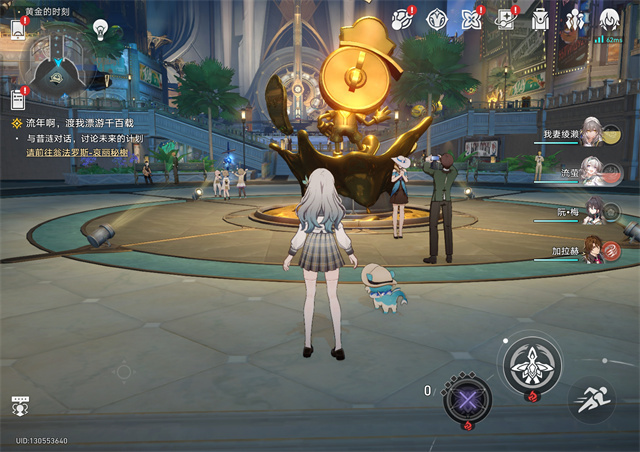
Task: Switch to party member 阮•梅
Action: pyautogui.click(x=592, y=212)
